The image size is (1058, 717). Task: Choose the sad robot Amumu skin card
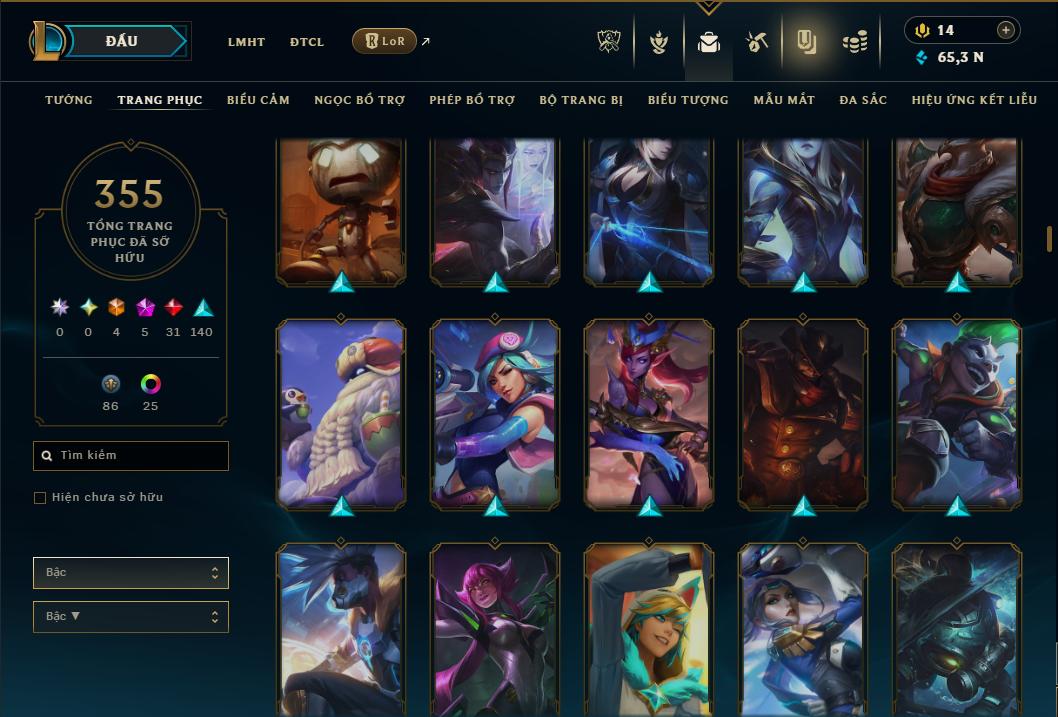coord(341,208)
